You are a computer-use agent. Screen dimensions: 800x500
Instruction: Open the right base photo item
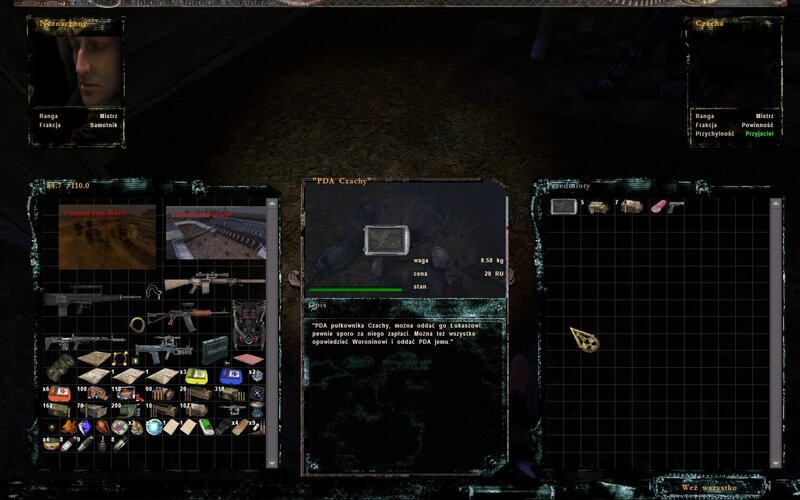(x=215, y=236)
